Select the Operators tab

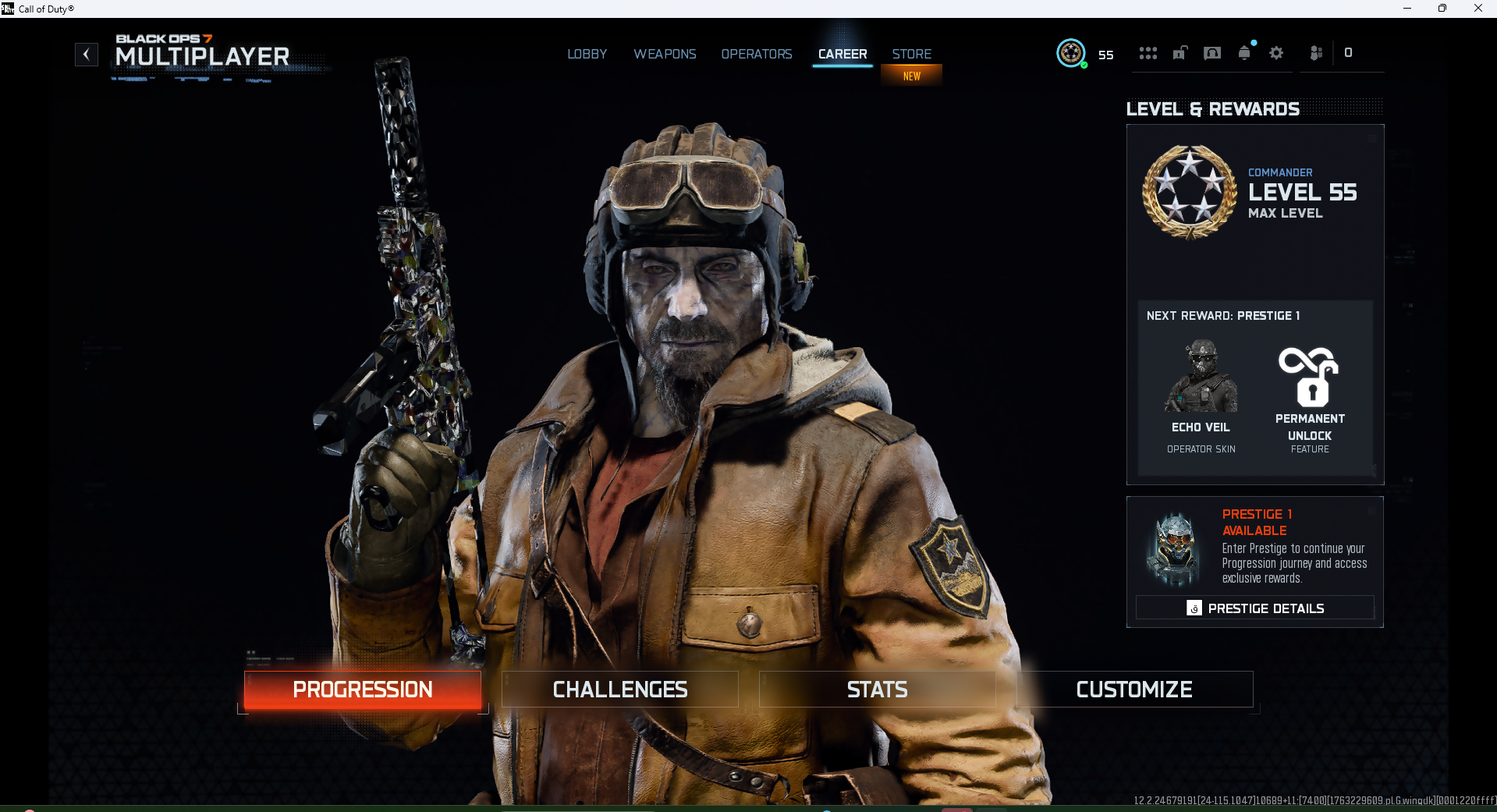pos(756,55)
